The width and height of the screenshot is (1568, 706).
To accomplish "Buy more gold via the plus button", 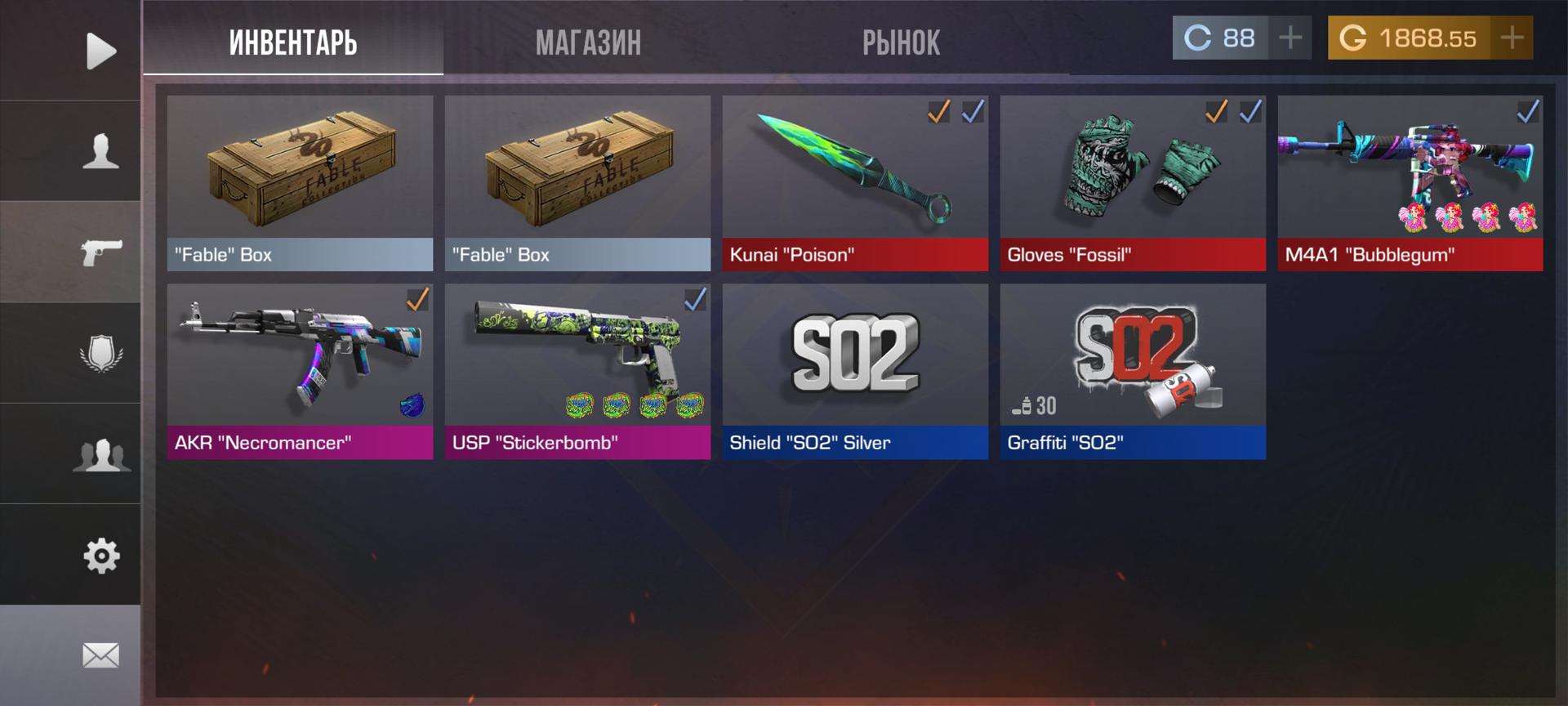I will [1512, 38].
